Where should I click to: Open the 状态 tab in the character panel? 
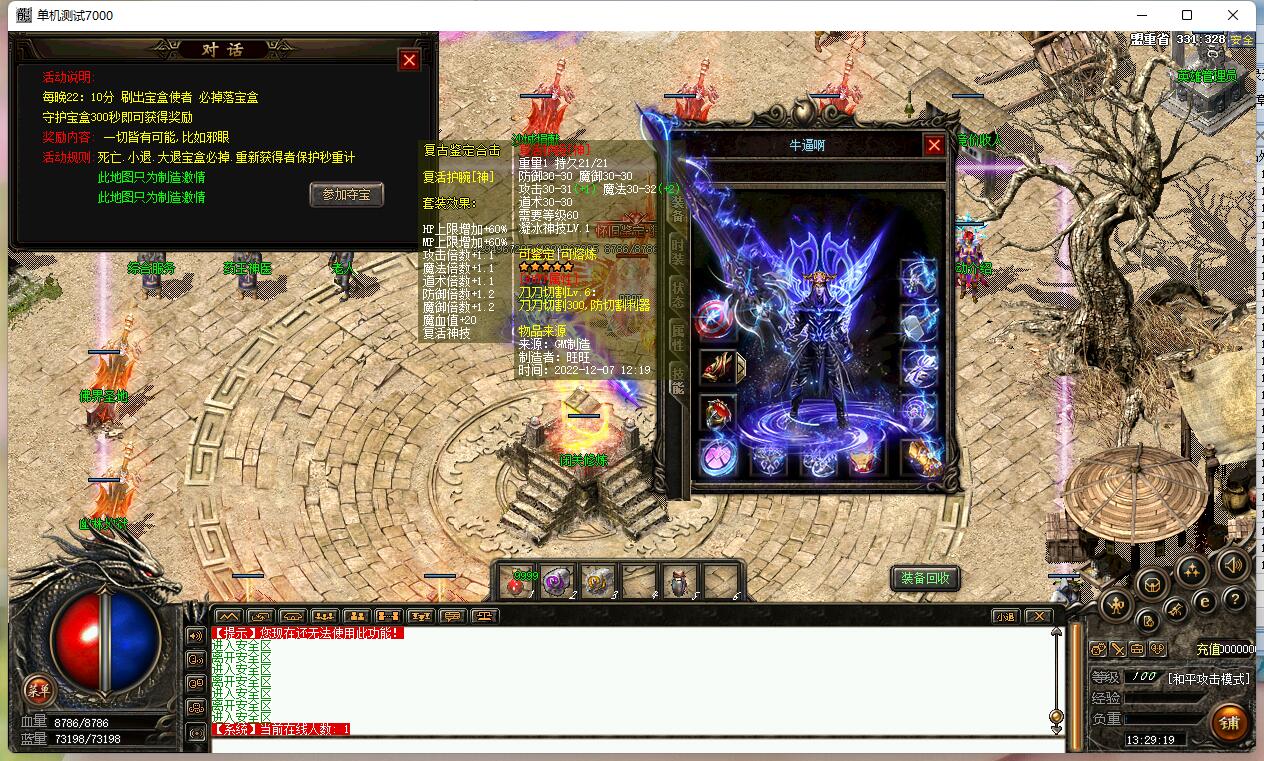(678, 294)
